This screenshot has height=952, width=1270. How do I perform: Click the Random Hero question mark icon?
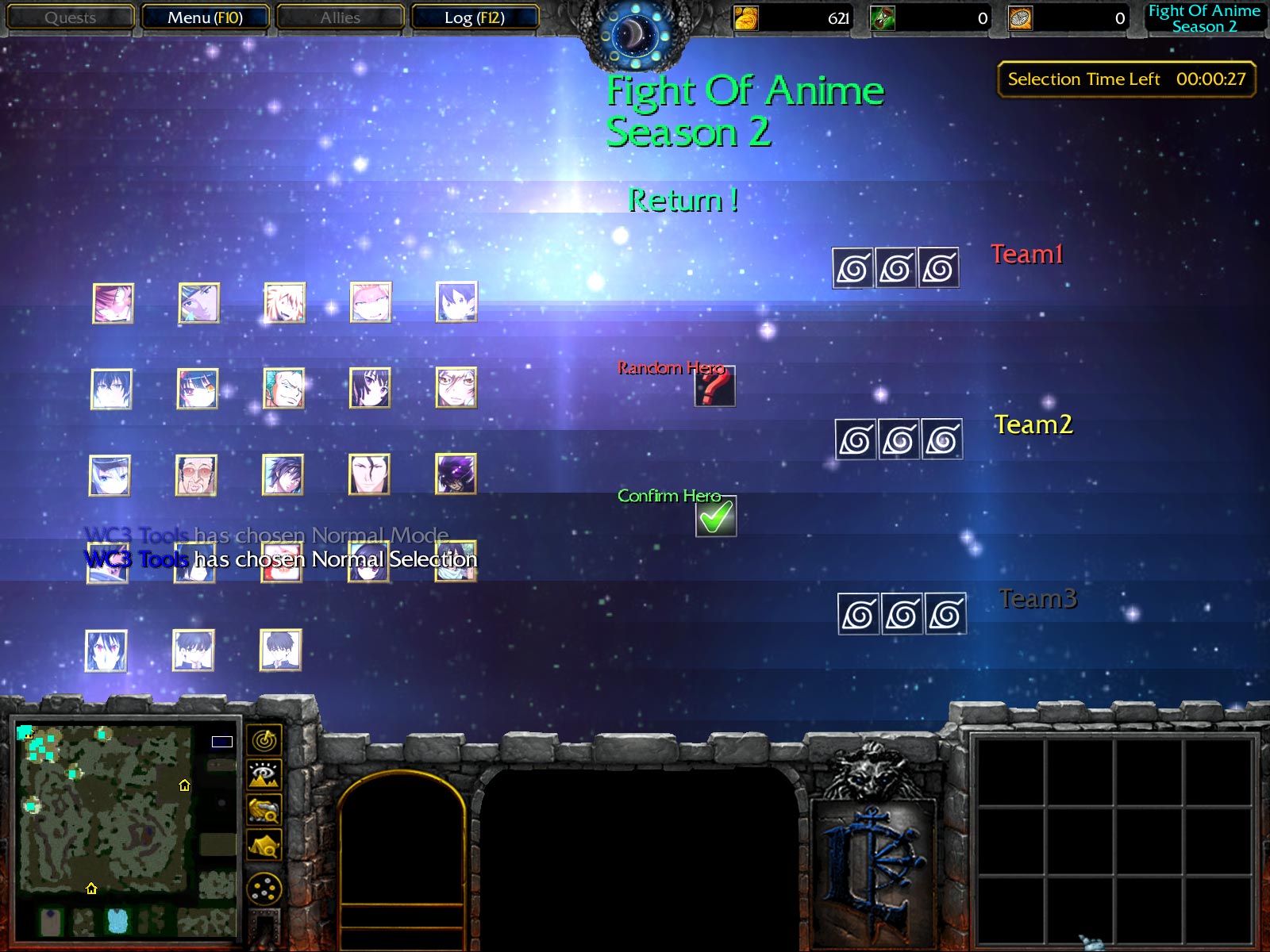[714, 386]
